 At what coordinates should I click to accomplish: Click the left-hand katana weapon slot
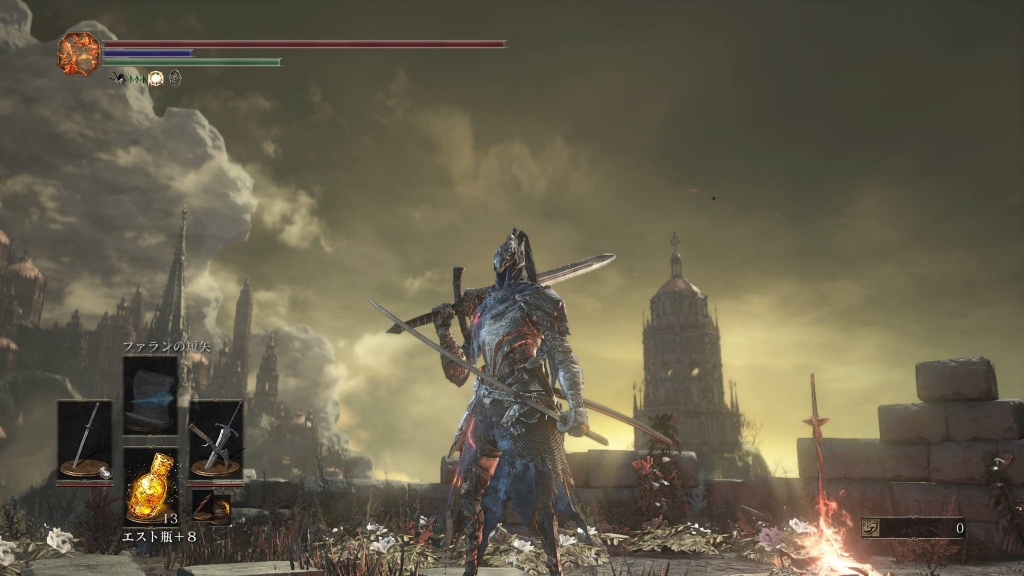click(x=84, y=439)
